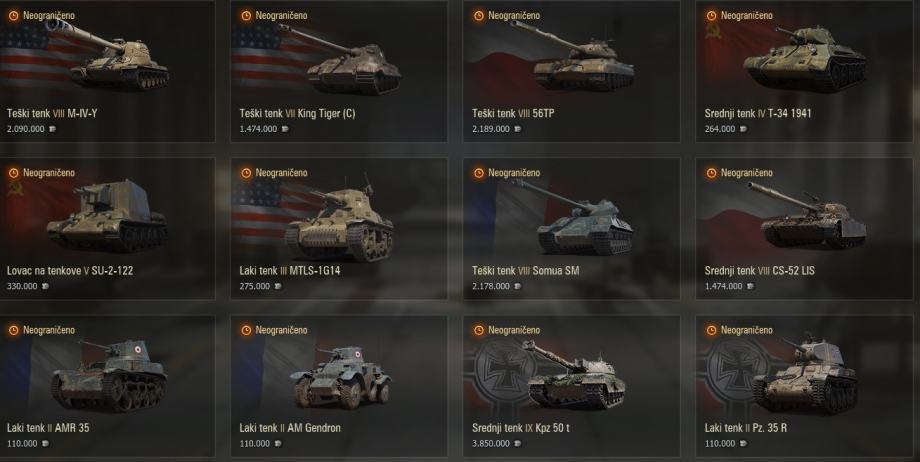Screen dimensions: 920x462
Task: Pick the Pz. 35 R light tank
Action: coord(806,385)
